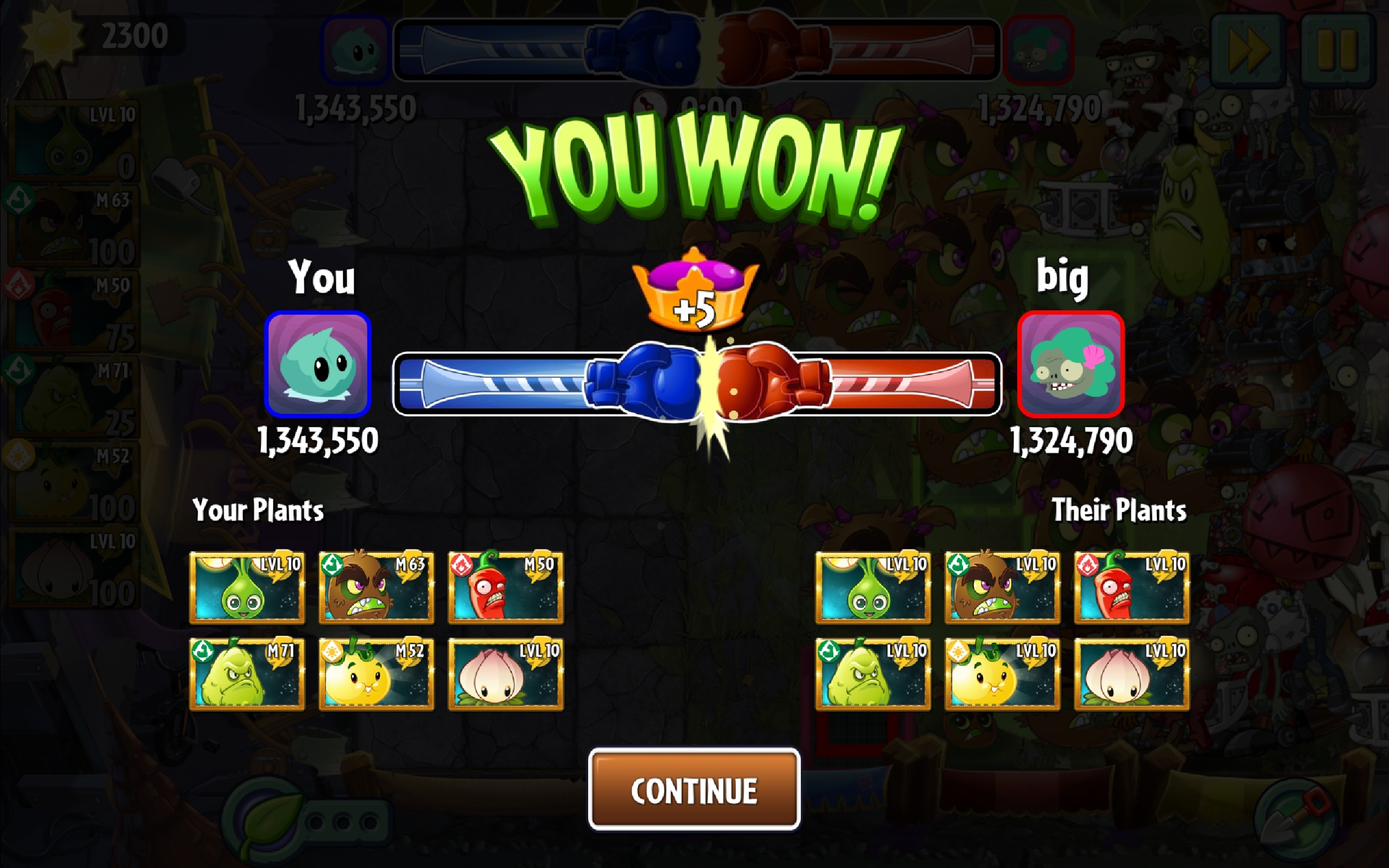
Task: Select your LVL 10 green sprout plant card
Action: tap(247, 588)
